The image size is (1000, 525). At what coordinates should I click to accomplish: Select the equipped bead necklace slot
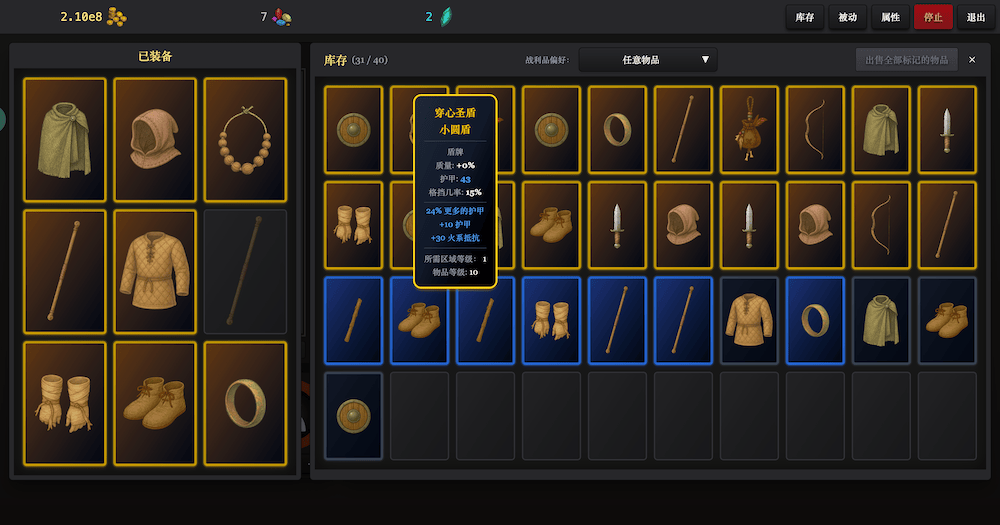pyautogui.click(x=245, y=139)
